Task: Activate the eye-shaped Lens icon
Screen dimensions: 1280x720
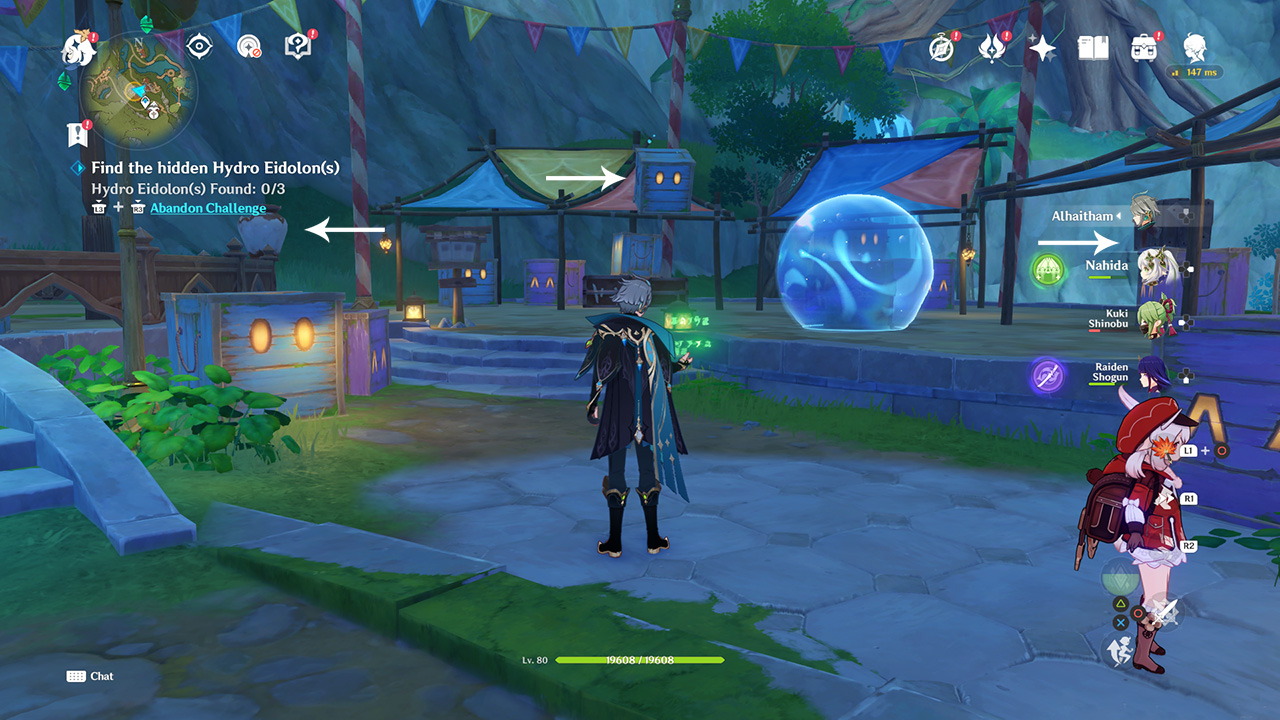Action: [200, 43]
